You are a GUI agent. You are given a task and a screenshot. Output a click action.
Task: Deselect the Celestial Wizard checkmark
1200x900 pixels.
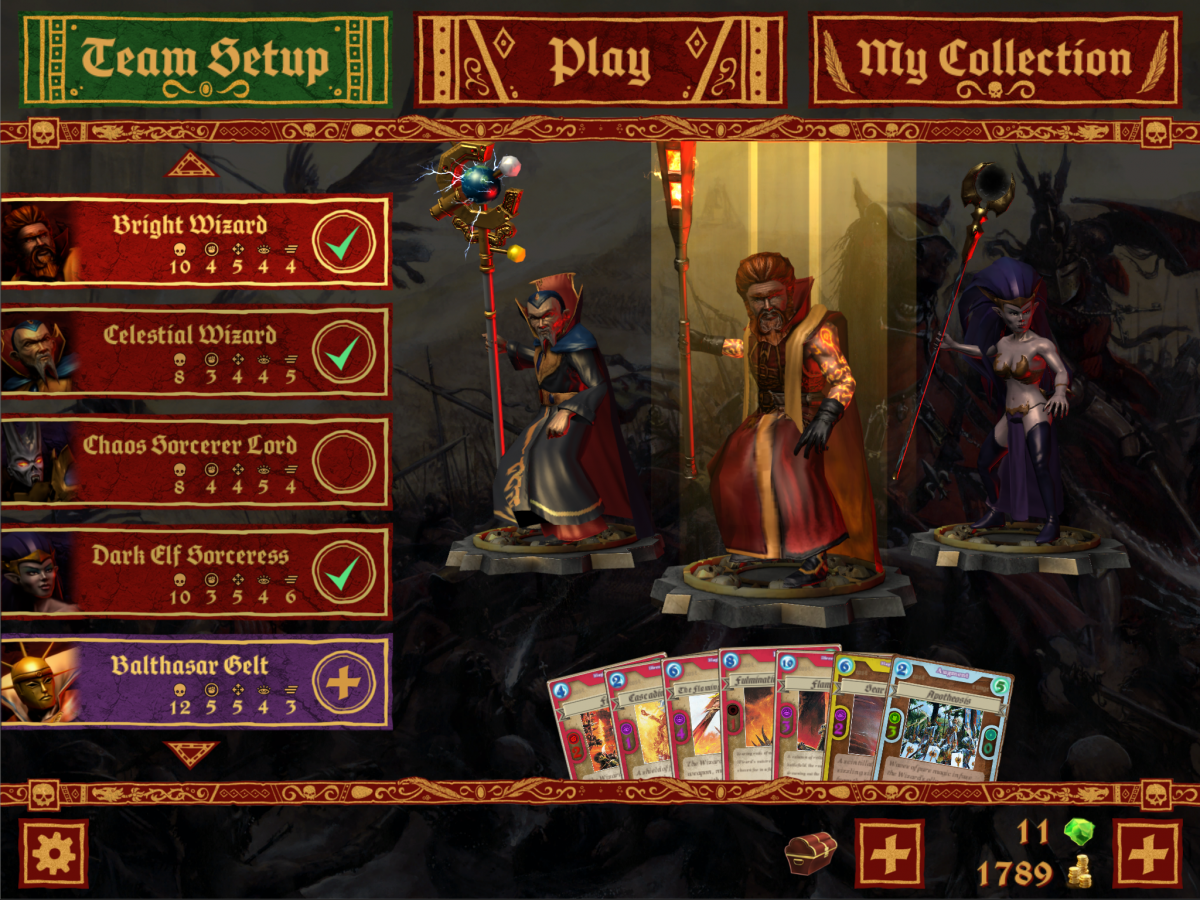[x=343, y=351]
